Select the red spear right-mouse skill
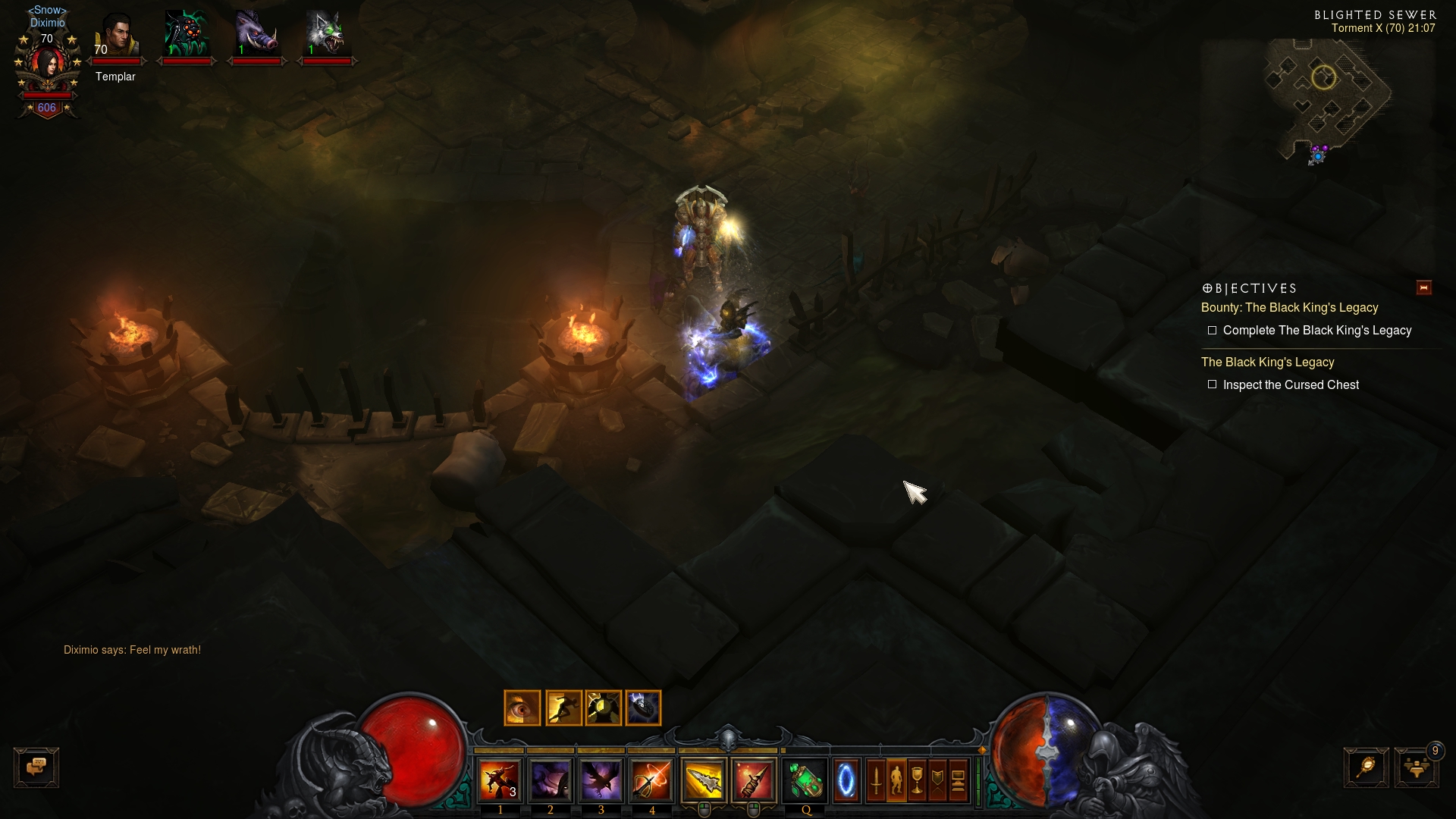Screen dimensions: 1456x819 click(754, 780)
